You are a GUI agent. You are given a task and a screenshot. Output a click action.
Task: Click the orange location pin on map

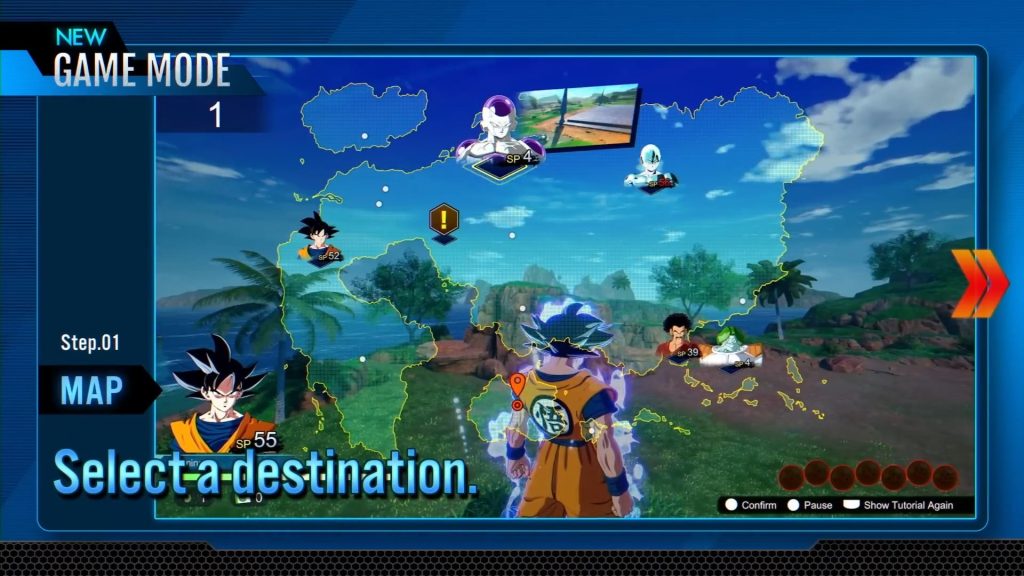pos(517,388)
